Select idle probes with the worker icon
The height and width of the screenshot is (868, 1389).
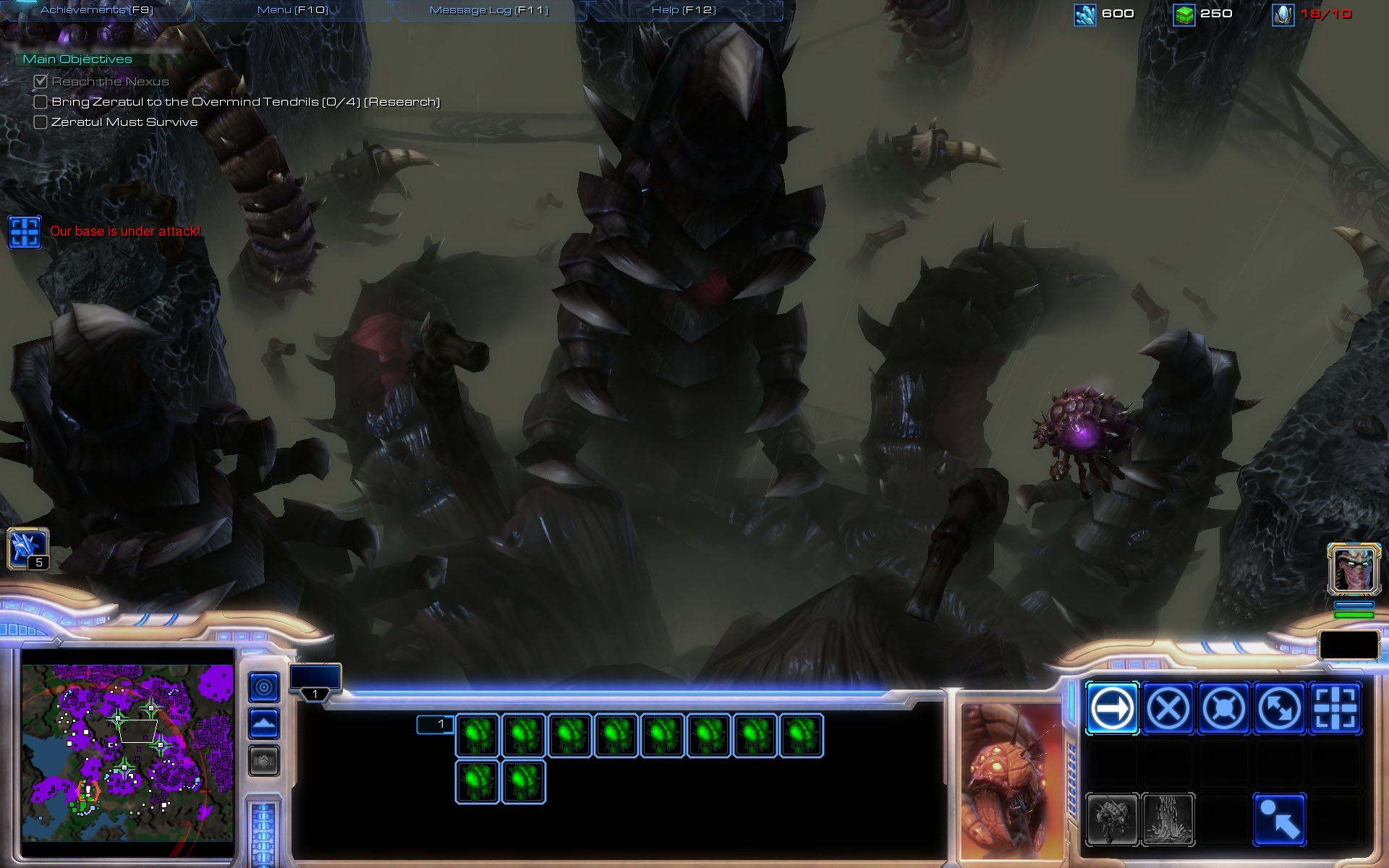coord(27,548)
